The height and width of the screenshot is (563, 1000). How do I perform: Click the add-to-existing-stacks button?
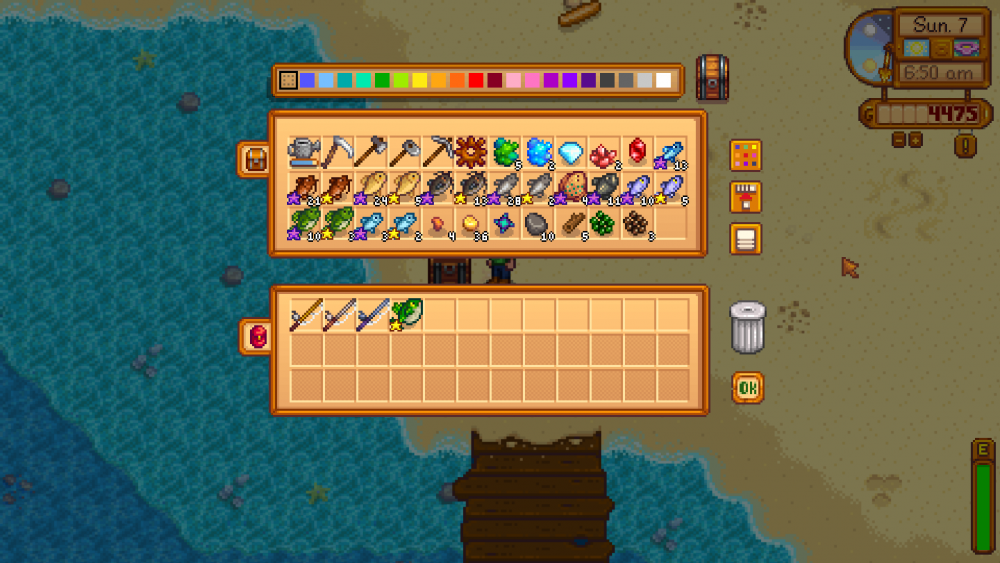(x=745, y=197)
